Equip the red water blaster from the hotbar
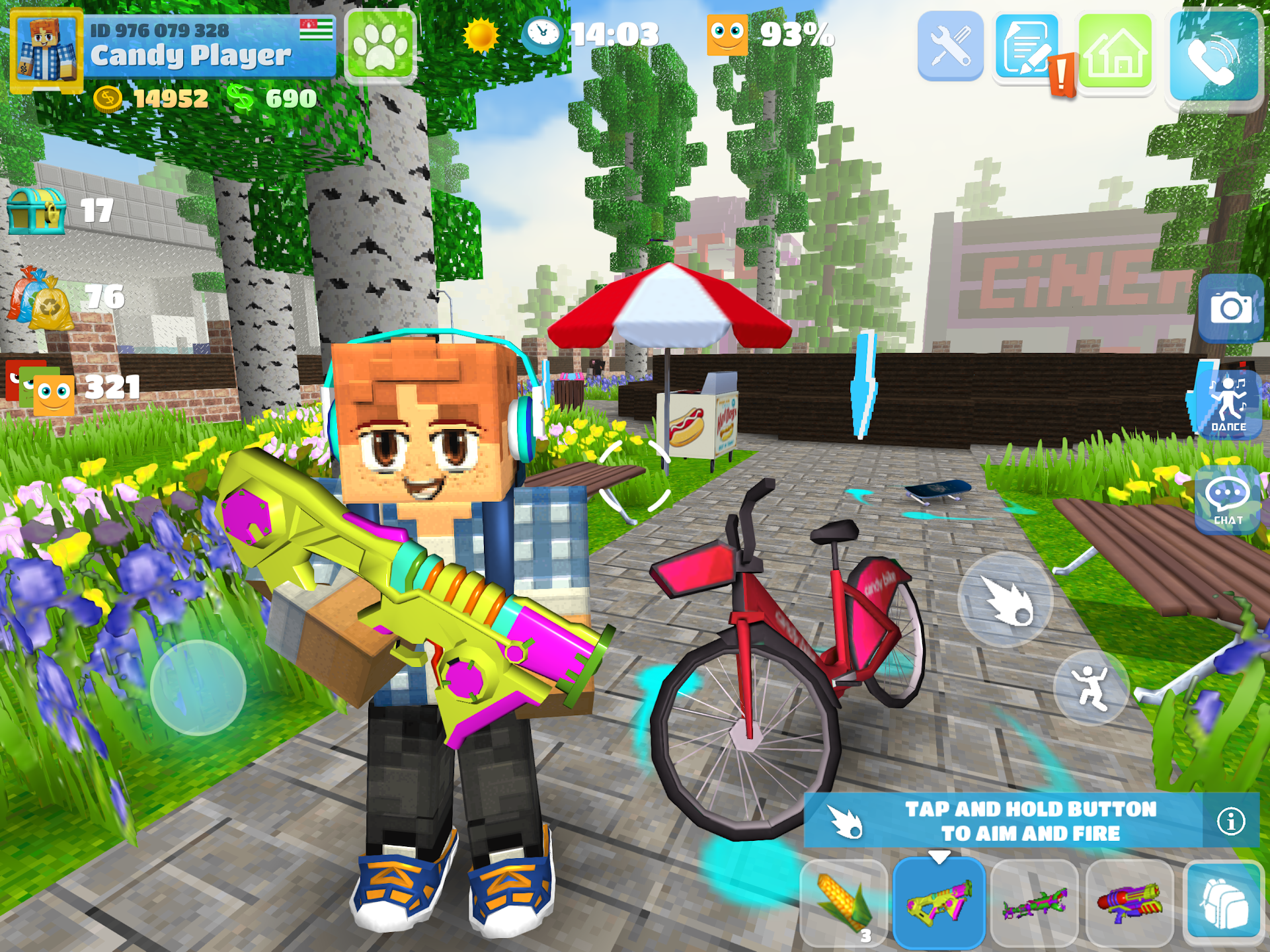Image resolution: width=1270 pixels, height=952 pixels. [x=1129, y=901]
